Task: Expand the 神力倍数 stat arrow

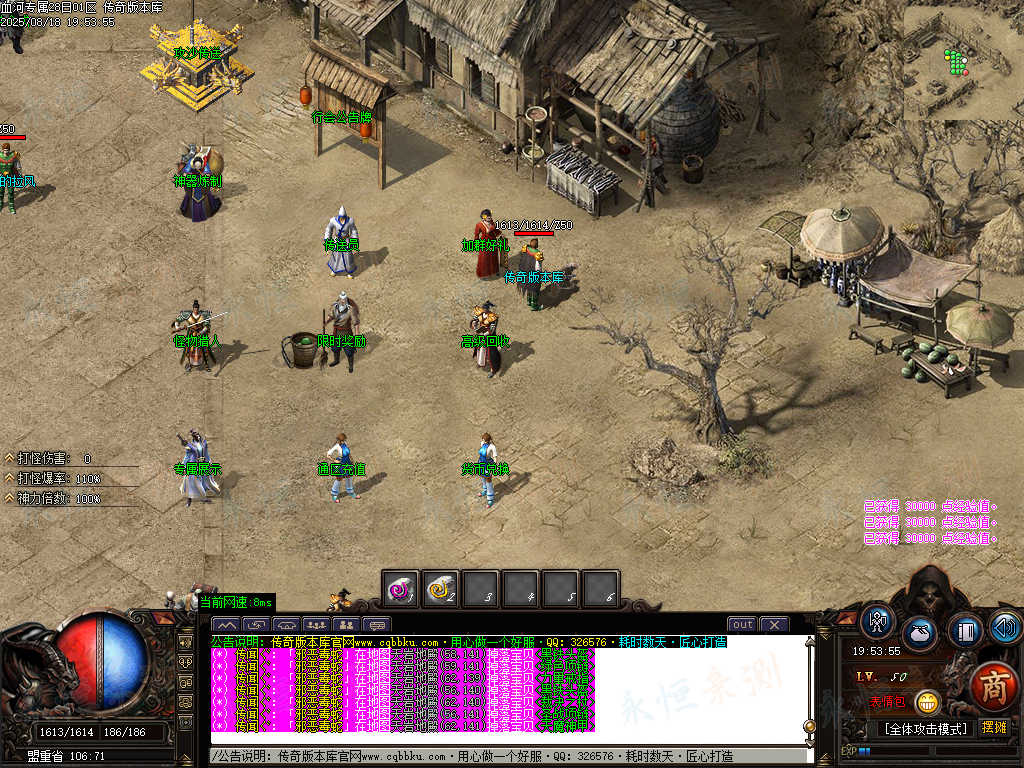Action: [9, 498]
